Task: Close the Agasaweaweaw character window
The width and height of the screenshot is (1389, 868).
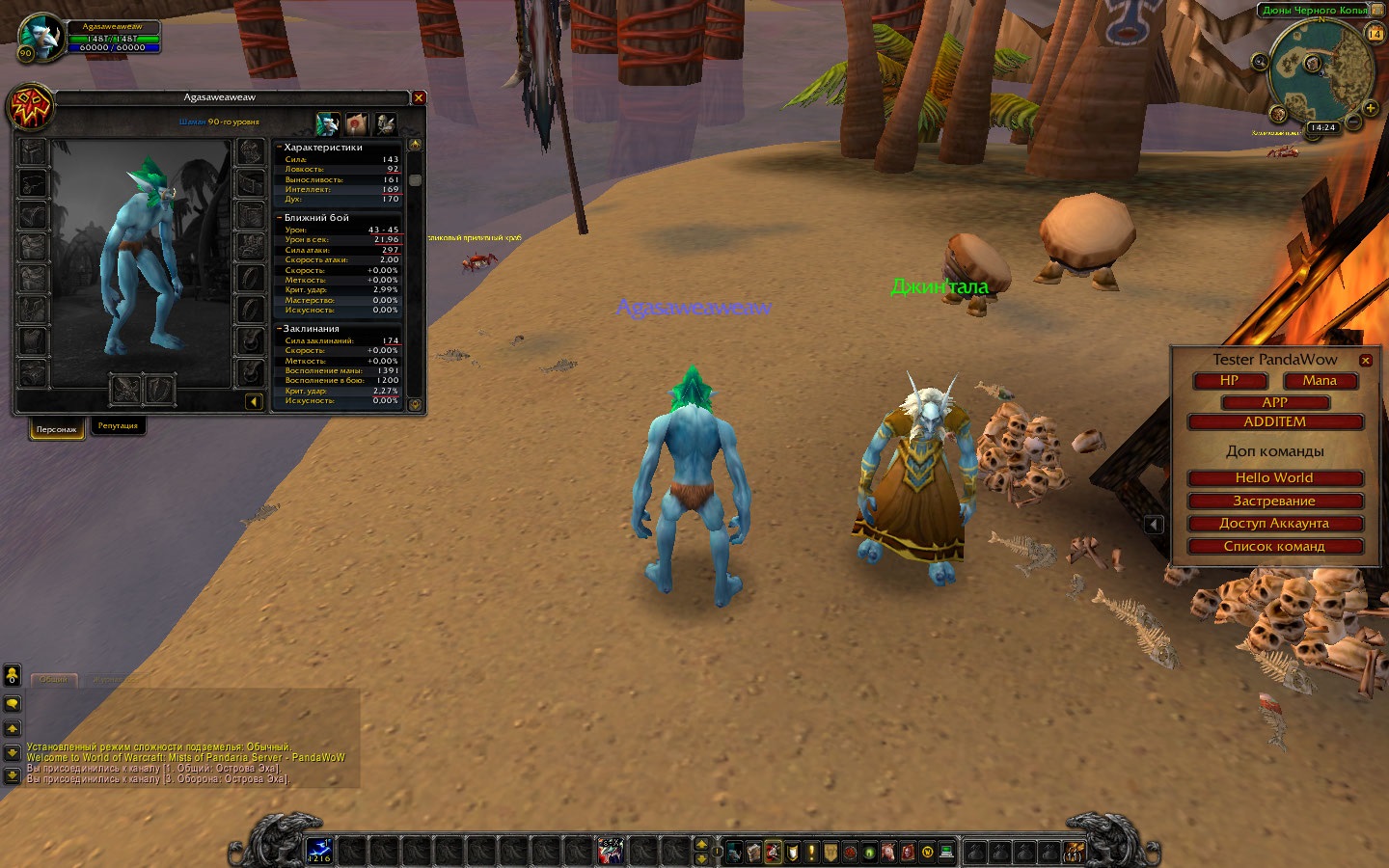Action: click(x=419, y=97)
